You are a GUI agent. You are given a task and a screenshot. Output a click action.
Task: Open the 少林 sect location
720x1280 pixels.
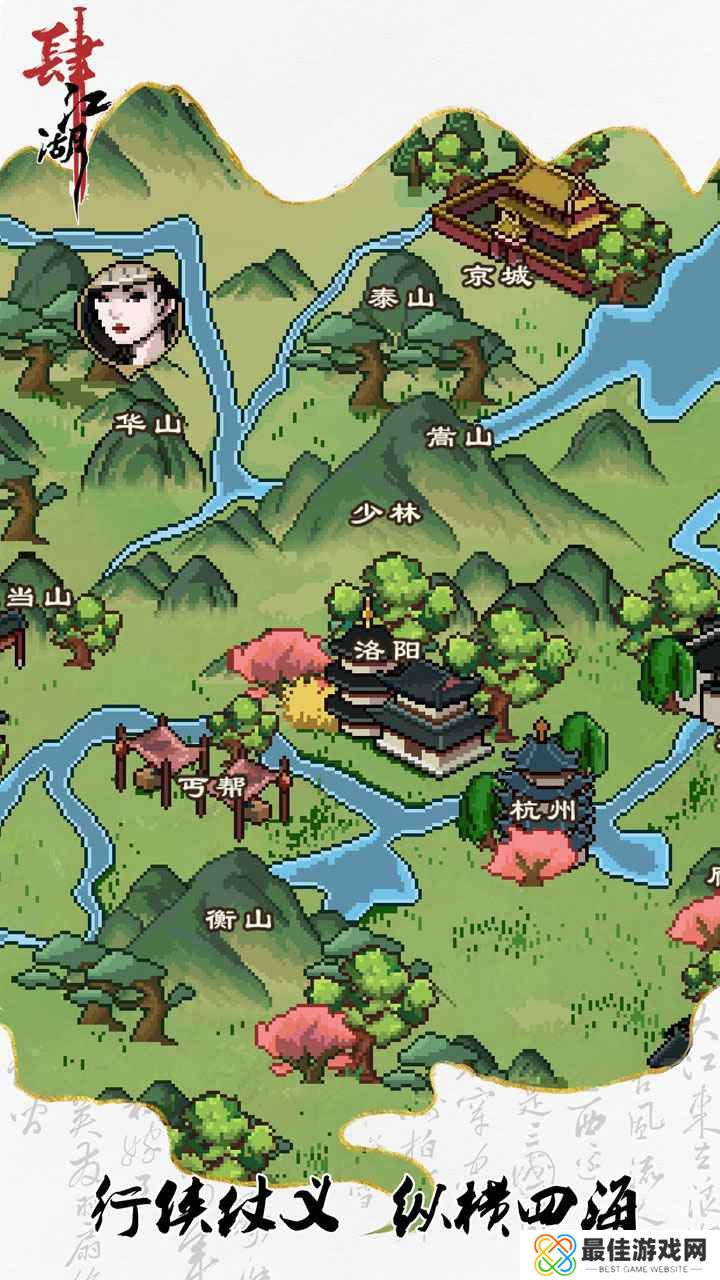click(x=385, y=514)
